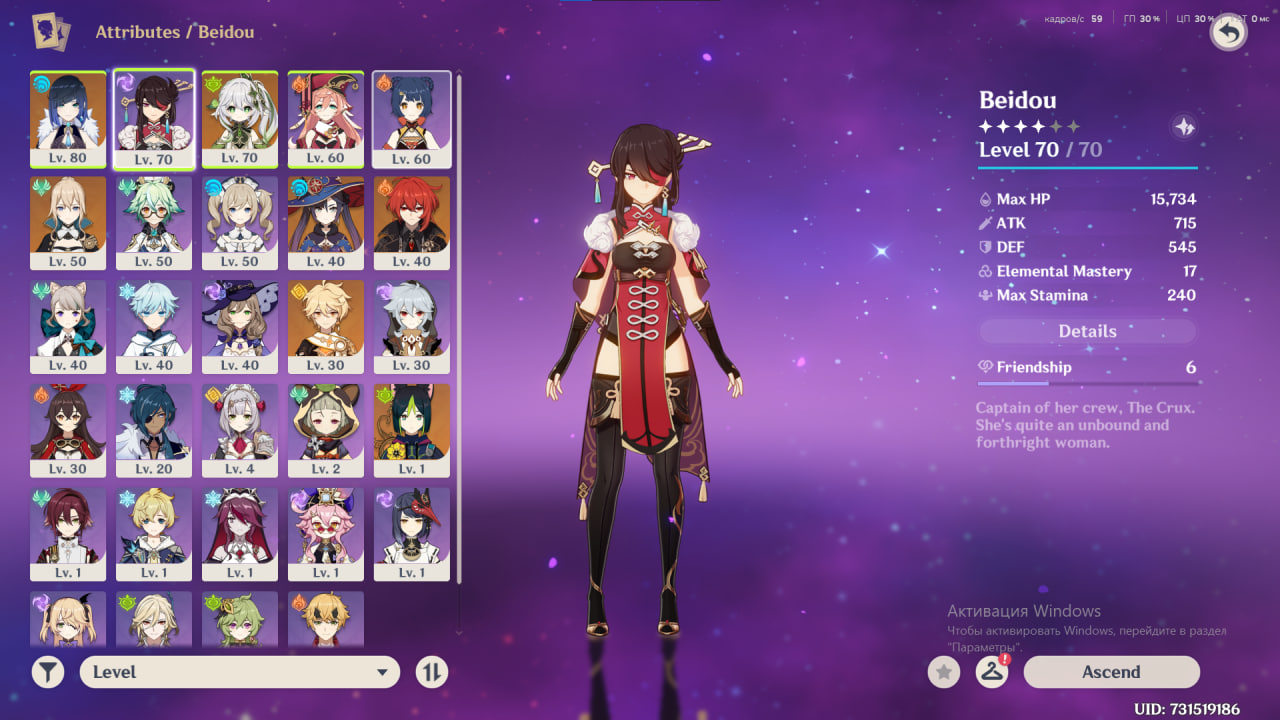Select Sucrose's level 50 portrait
The height and width of the screenshot is (720, 1280).
click(x=154, y=222)
